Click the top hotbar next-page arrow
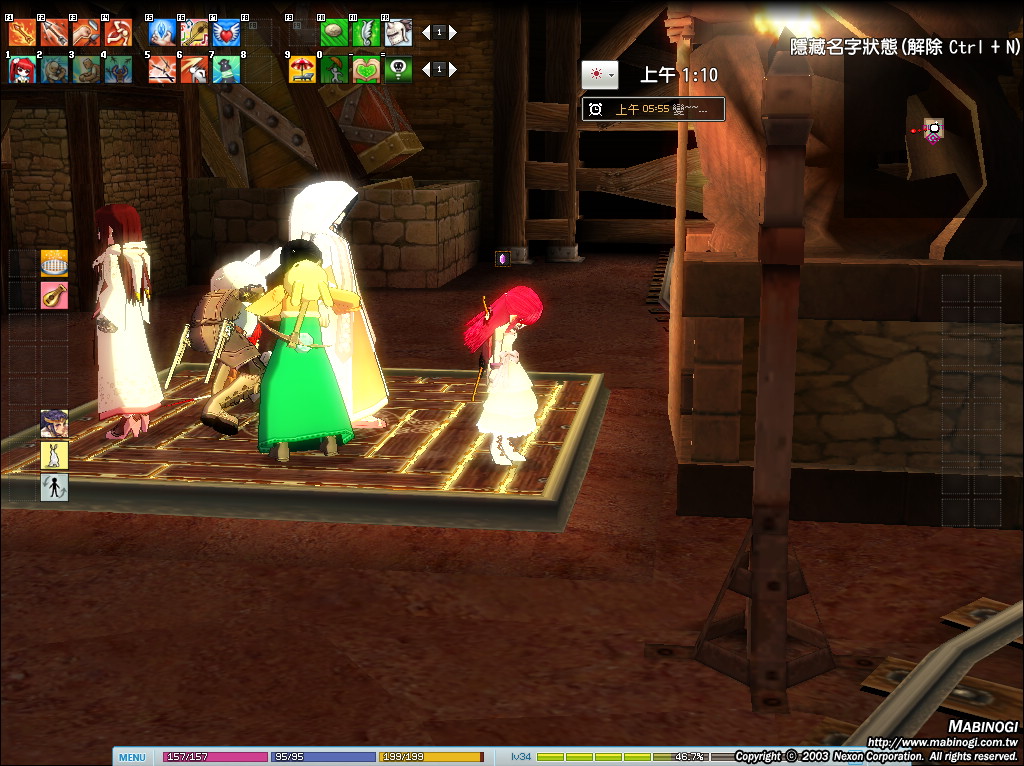 coord(455,33)
